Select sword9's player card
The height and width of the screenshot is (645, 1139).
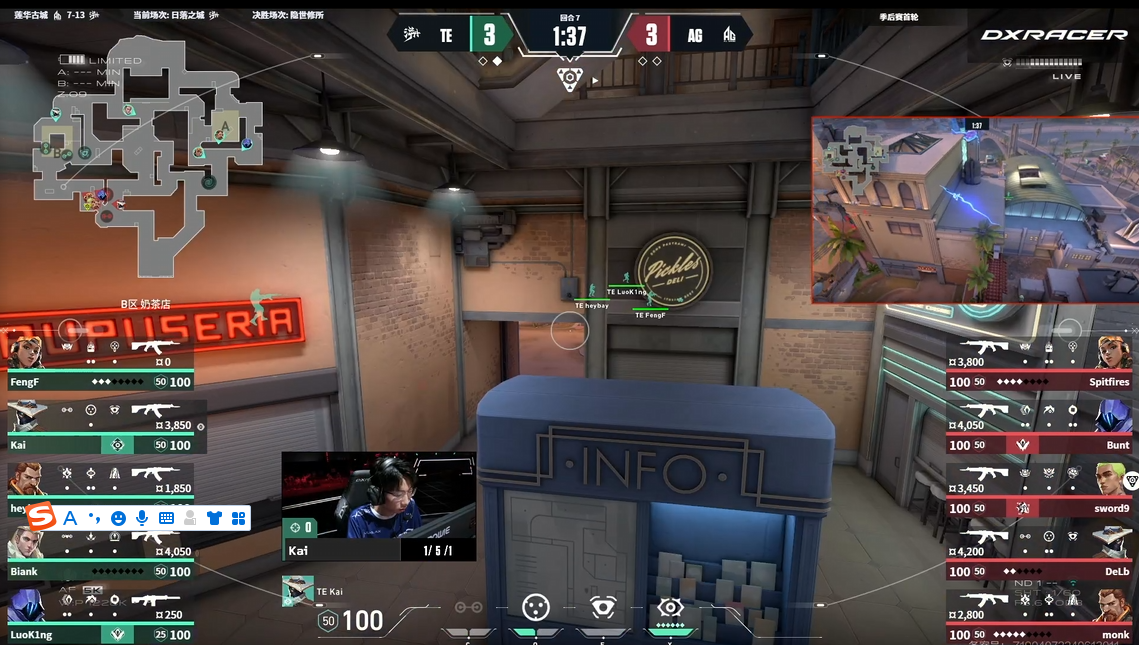(x=1040, y=490)
